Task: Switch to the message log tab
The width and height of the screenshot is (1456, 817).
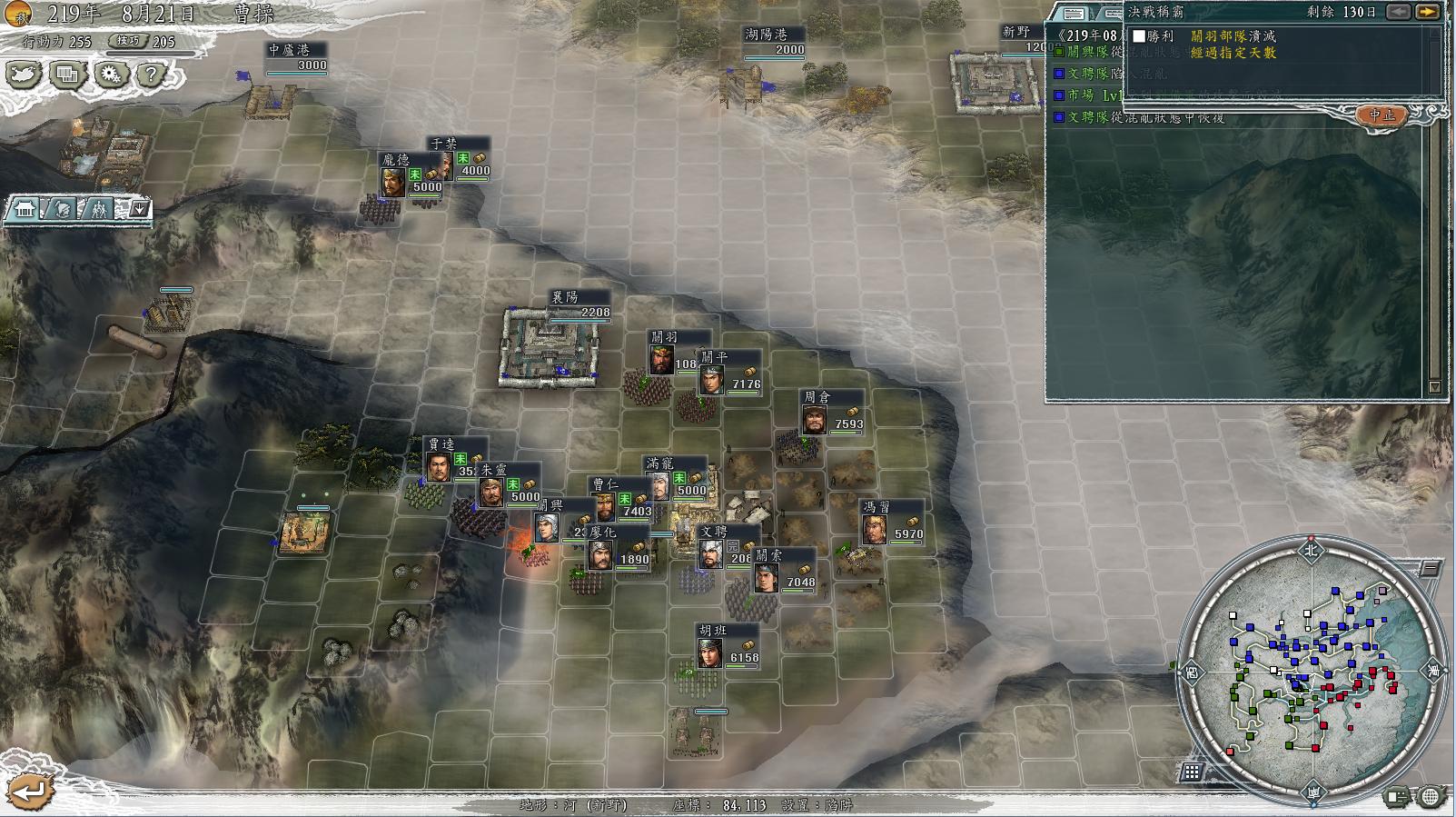Action: point(1074,13)
